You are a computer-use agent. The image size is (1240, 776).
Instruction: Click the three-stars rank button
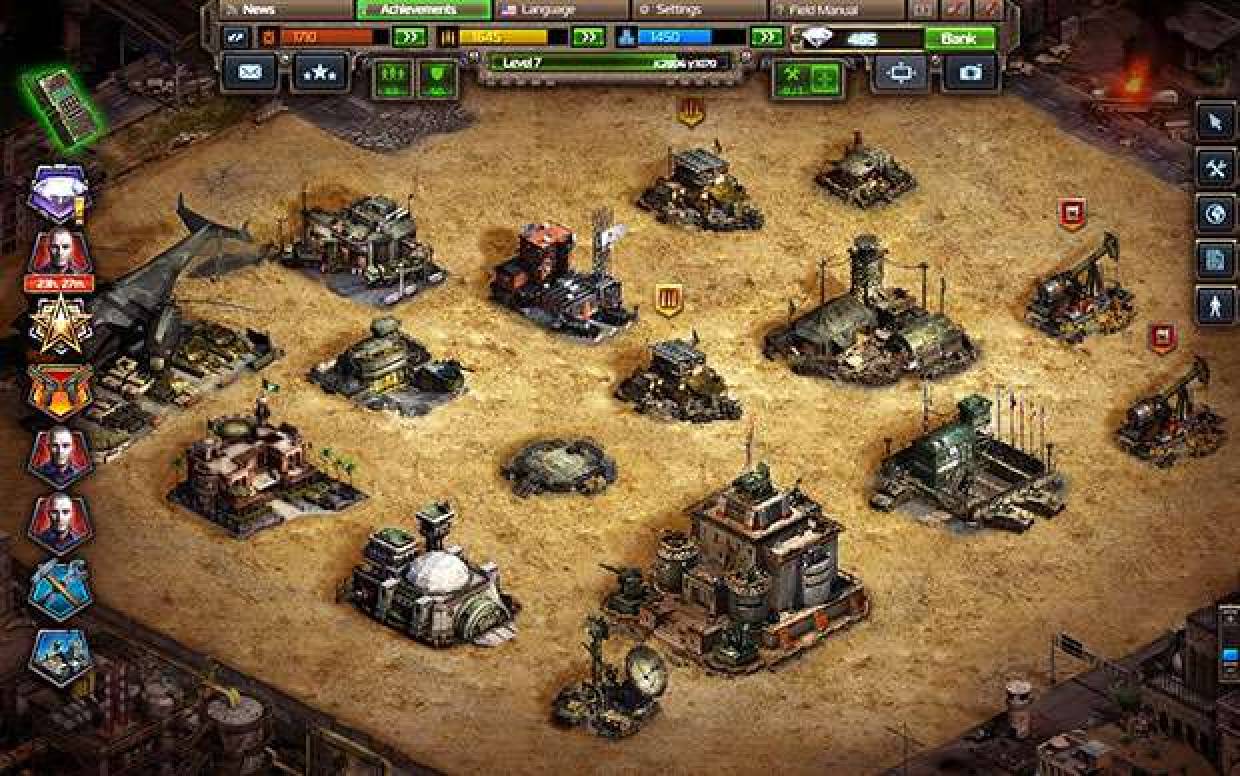coord(320,72)
